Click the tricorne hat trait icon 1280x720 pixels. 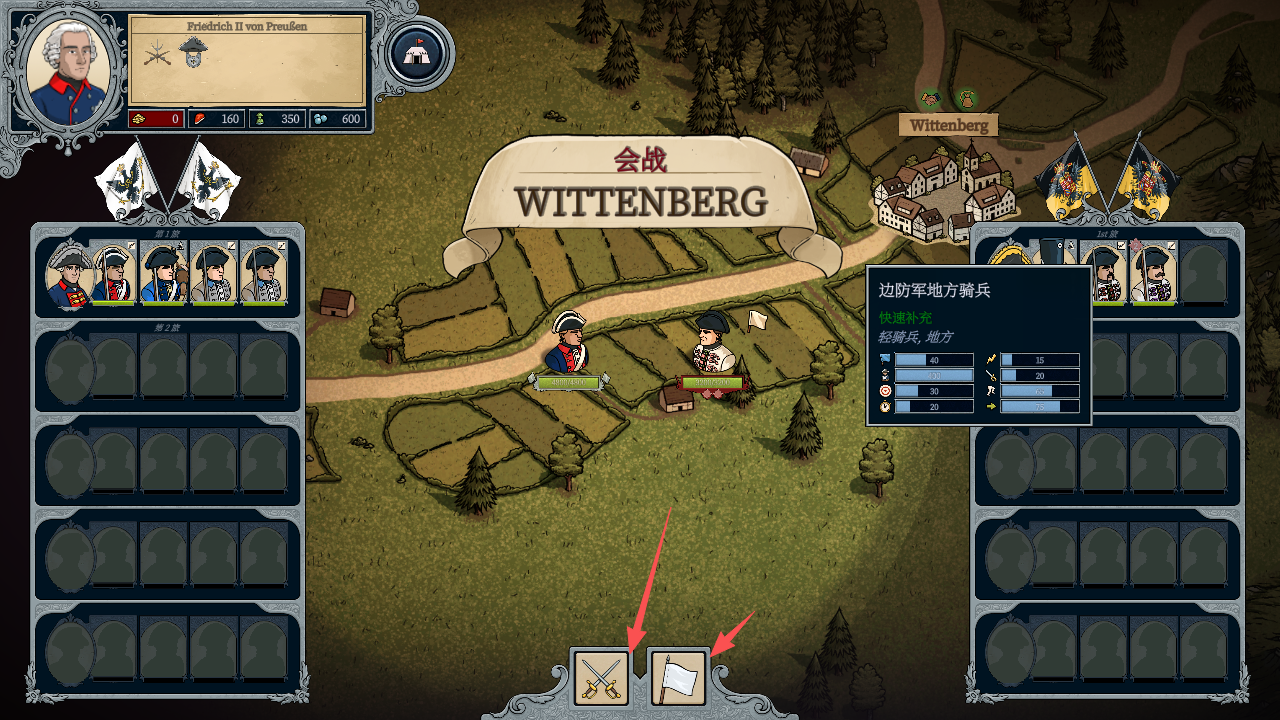[x=192, y=52]
